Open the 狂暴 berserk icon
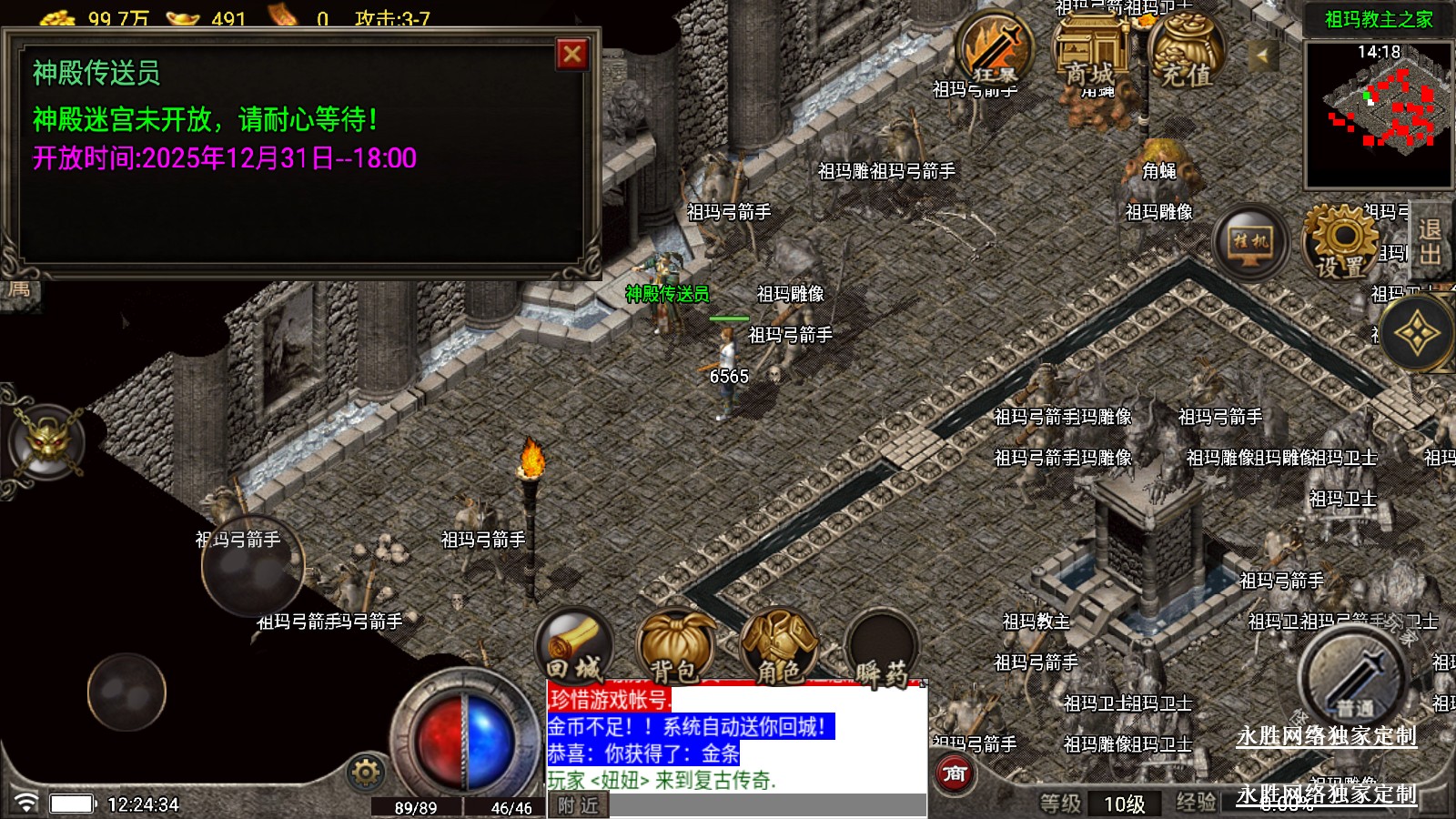The height and width of the screenshot is (819, 1456). 994,48
